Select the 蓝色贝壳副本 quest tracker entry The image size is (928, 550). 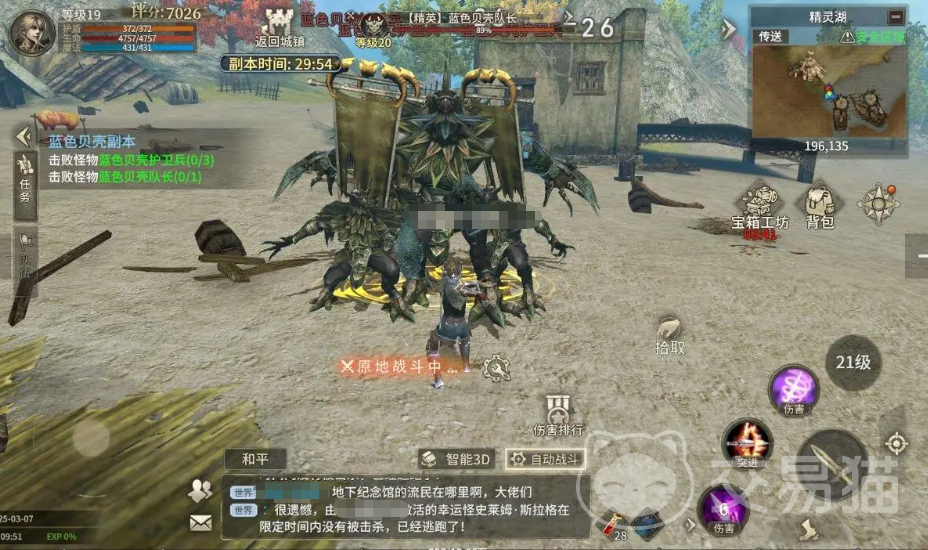click(92, 142)
